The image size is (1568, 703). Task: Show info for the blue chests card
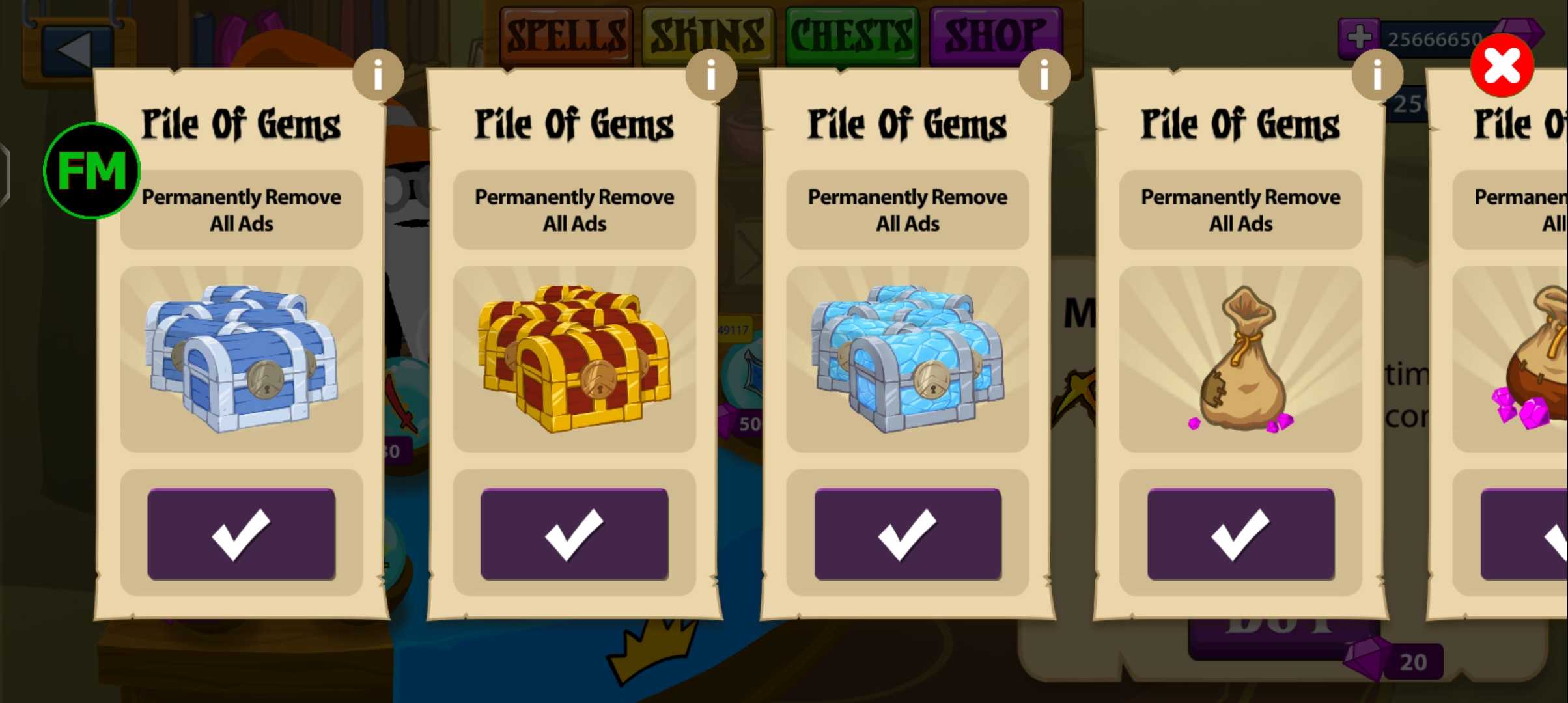pos(378,76)
